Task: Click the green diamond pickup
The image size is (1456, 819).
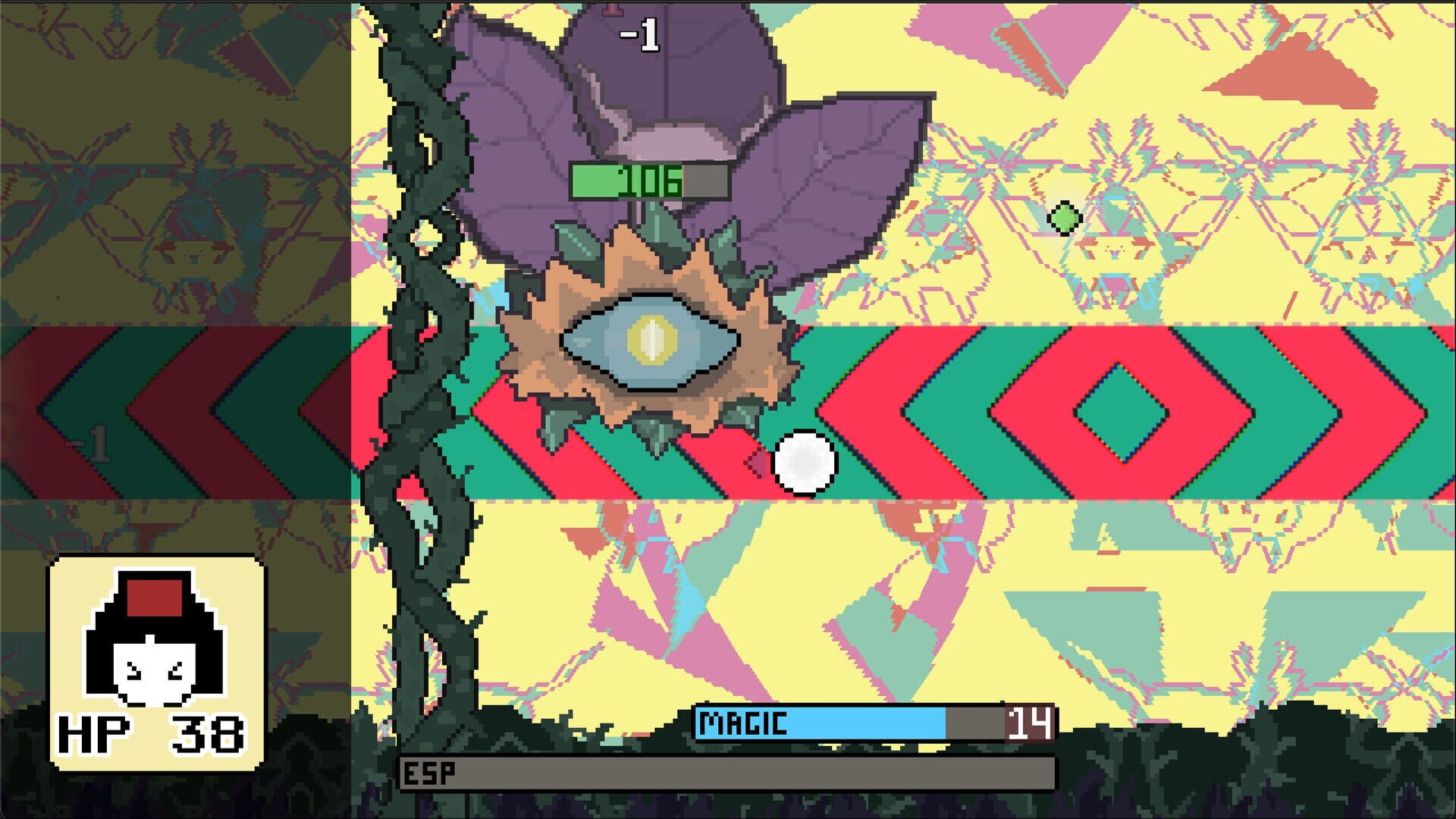Action: click(x=1065, y=220)
